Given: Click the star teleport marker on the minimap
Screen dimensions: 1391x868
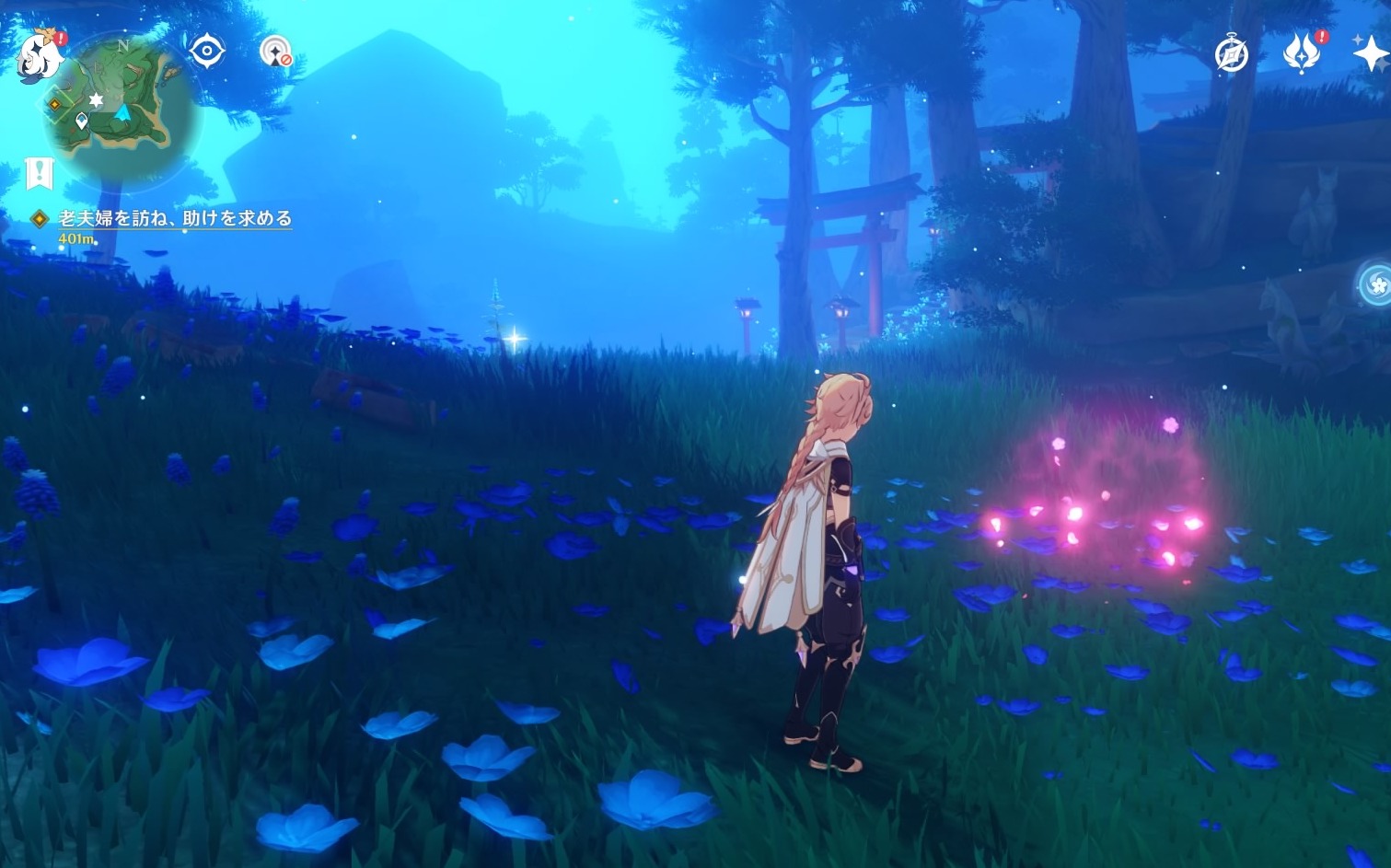Looking at the screenshot, I should pos(96,98).
